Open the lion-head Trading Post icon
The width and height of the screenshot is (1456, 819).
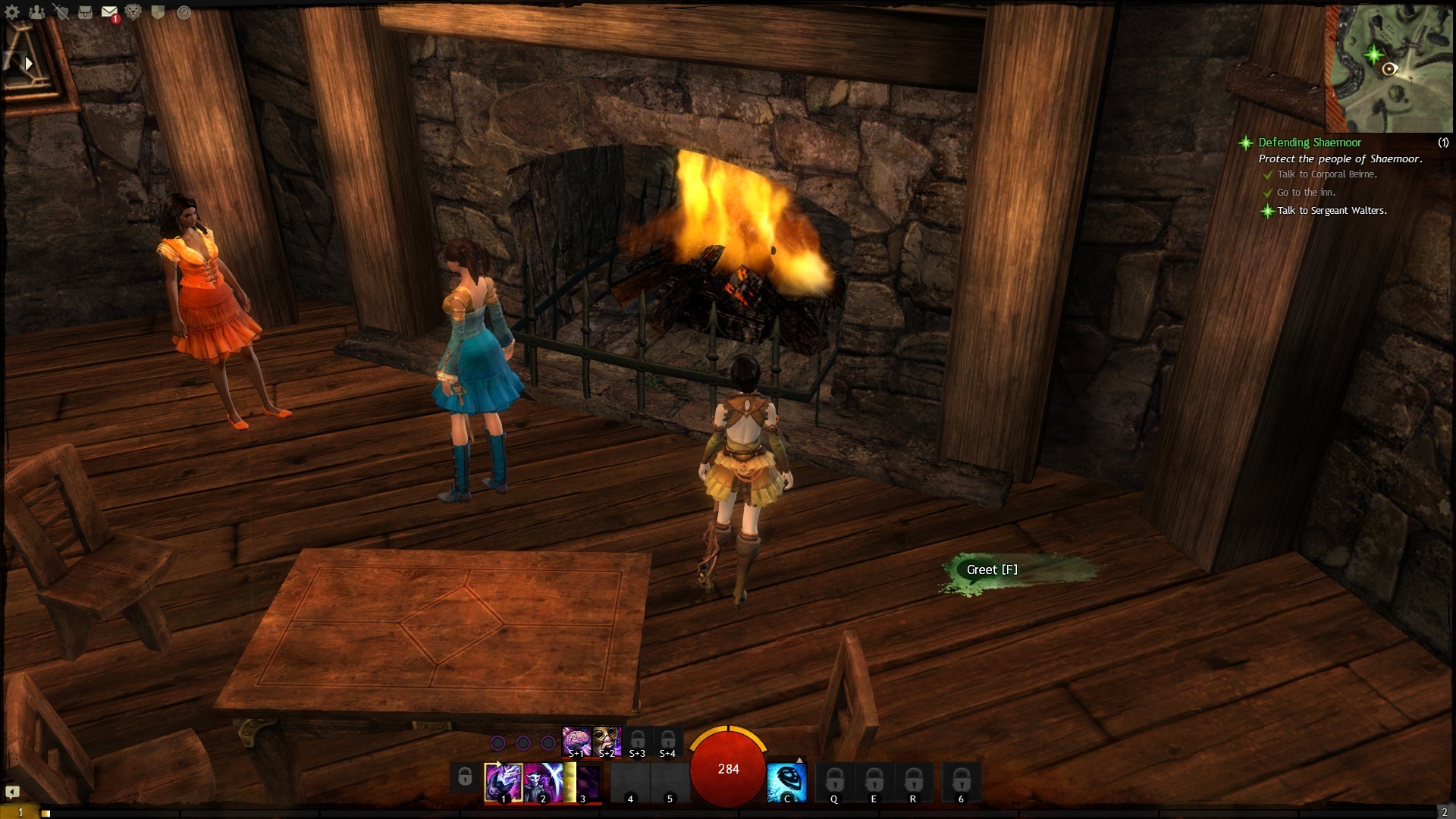click(x=133, y=12)
